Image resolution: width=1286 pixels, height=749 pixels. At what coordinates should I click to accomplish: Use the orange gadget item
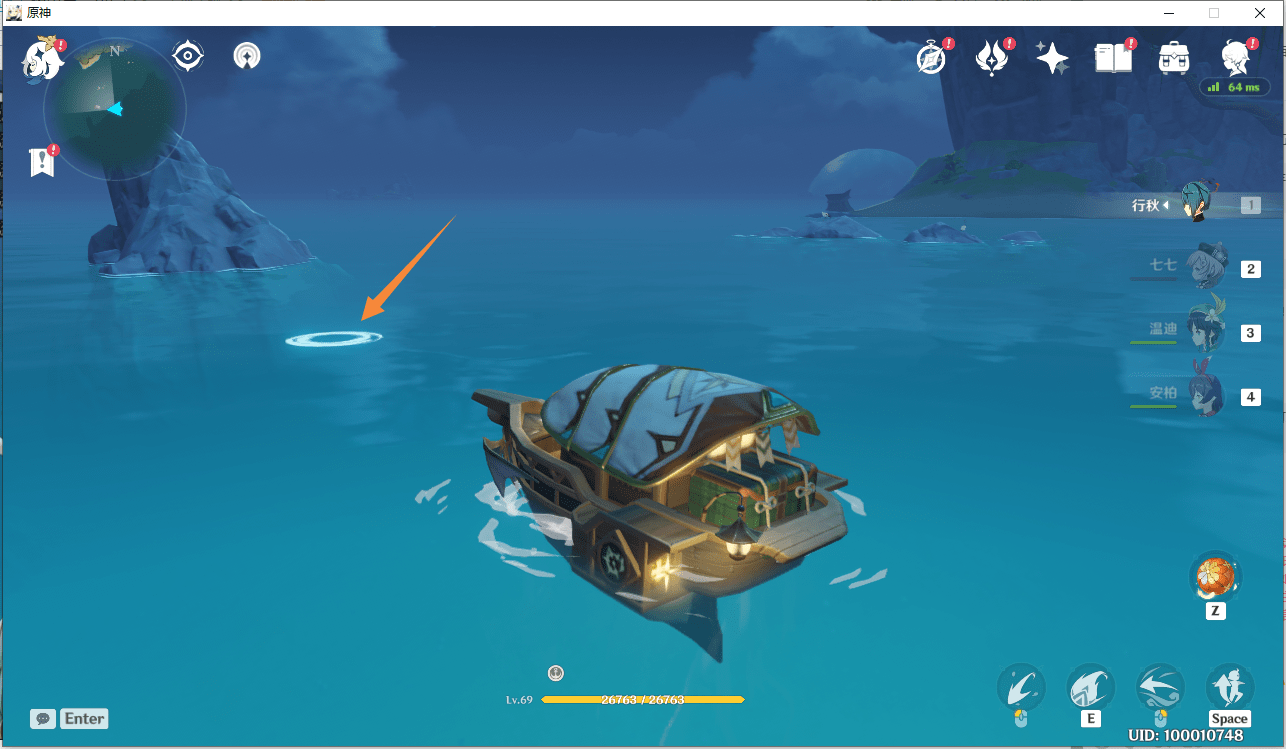coord(1215,578)
